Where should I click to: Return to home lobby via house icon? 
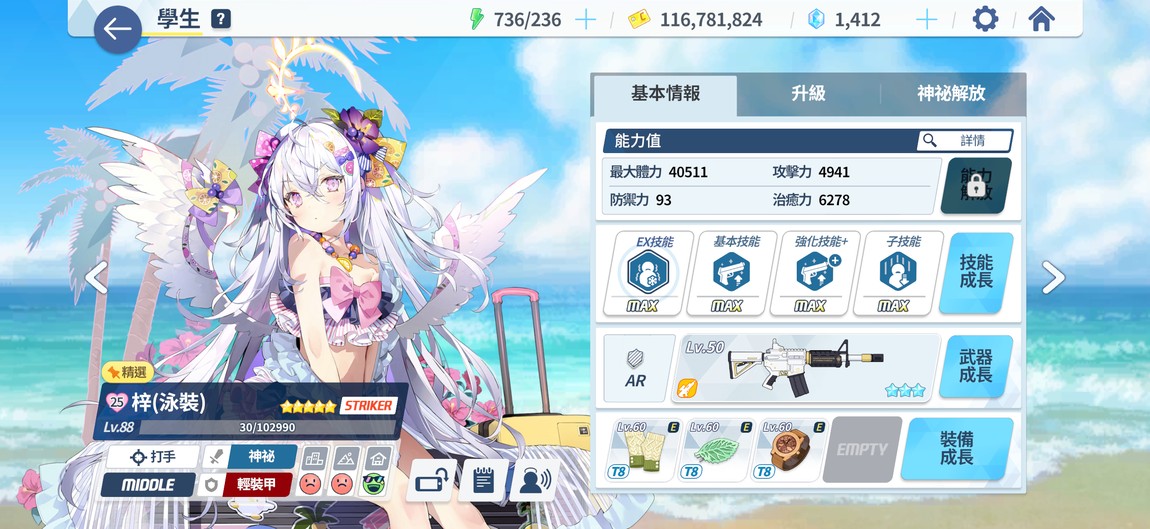[x=1041, y=19]
